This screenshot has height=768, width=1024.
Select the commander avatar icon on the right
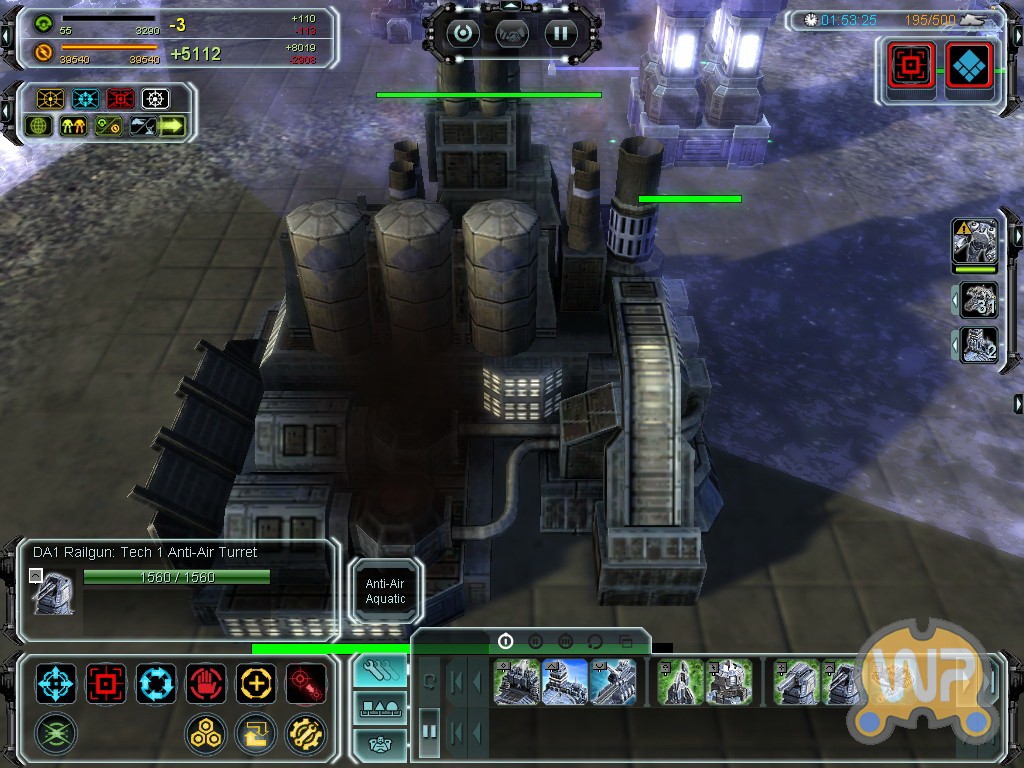coord(975,242)
